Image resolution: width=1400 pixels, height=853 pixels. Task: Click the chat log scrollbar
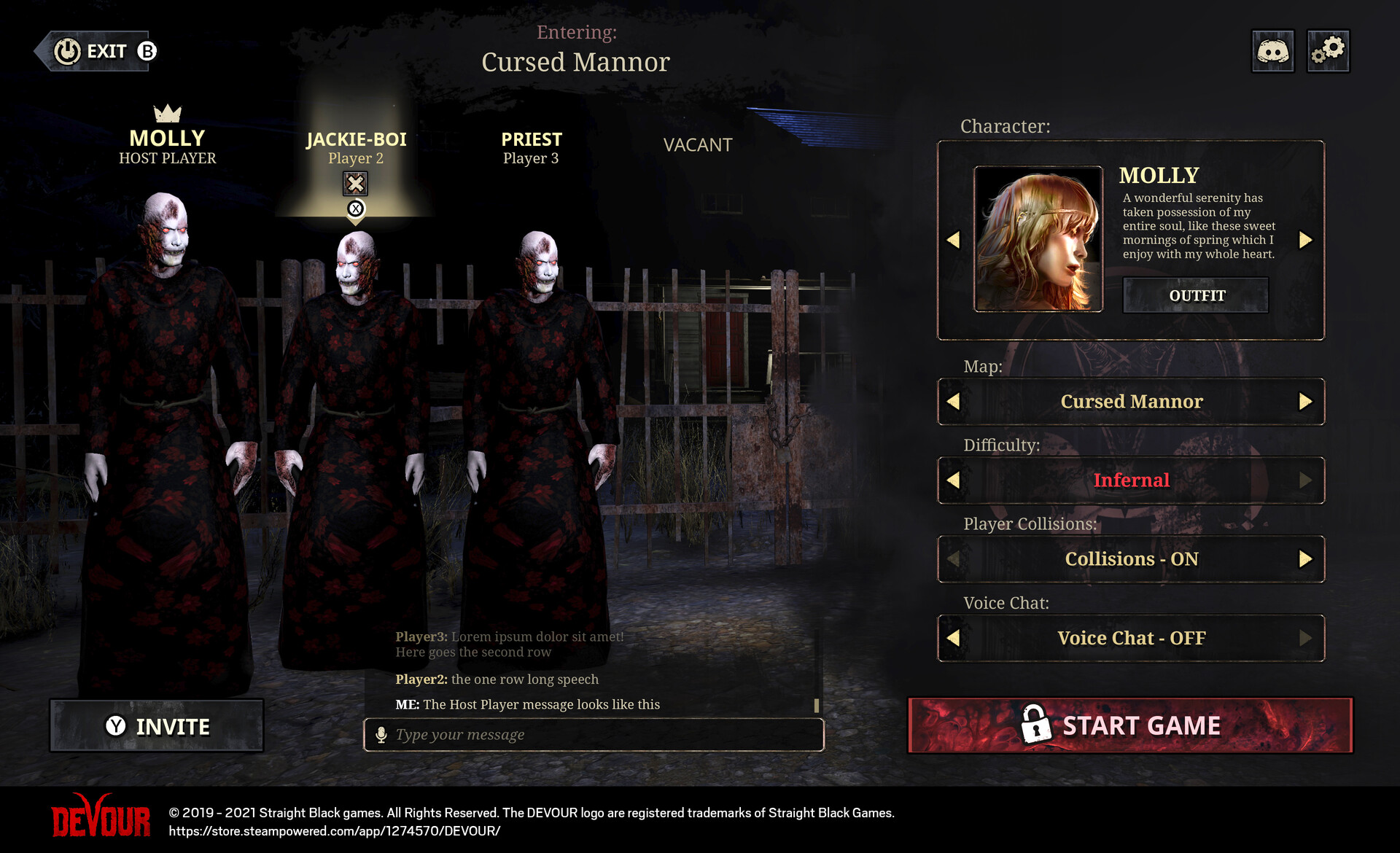pyautogui.click(x=817, y=705)
